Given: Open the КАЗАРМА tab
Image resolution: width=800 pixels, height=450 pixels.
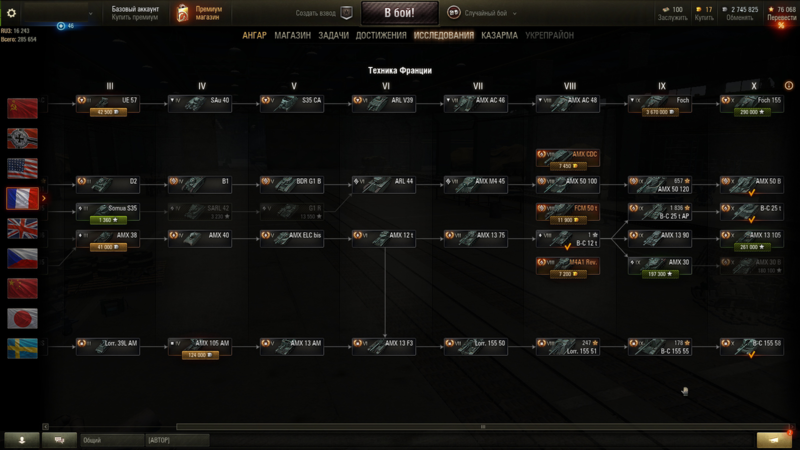Looking at the screenshot, I should (499, 35).
